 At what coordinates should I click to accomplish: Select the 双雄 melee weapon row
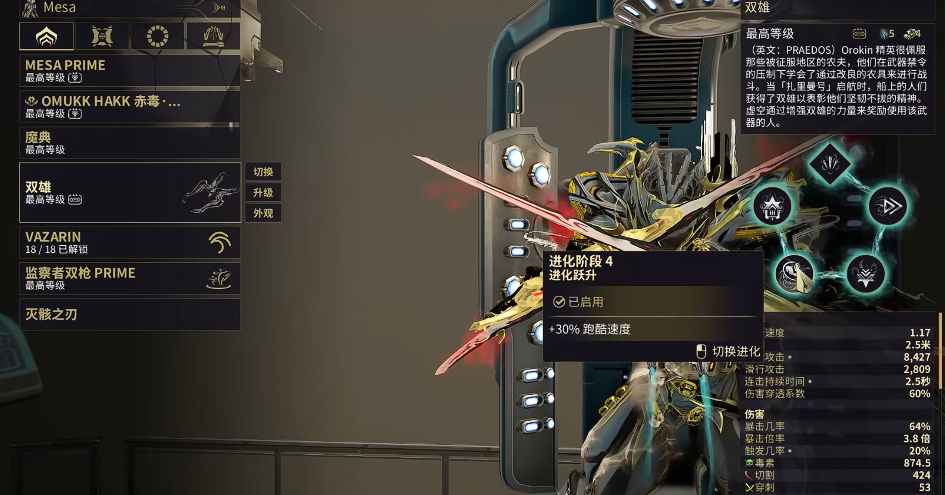point(130,192)
